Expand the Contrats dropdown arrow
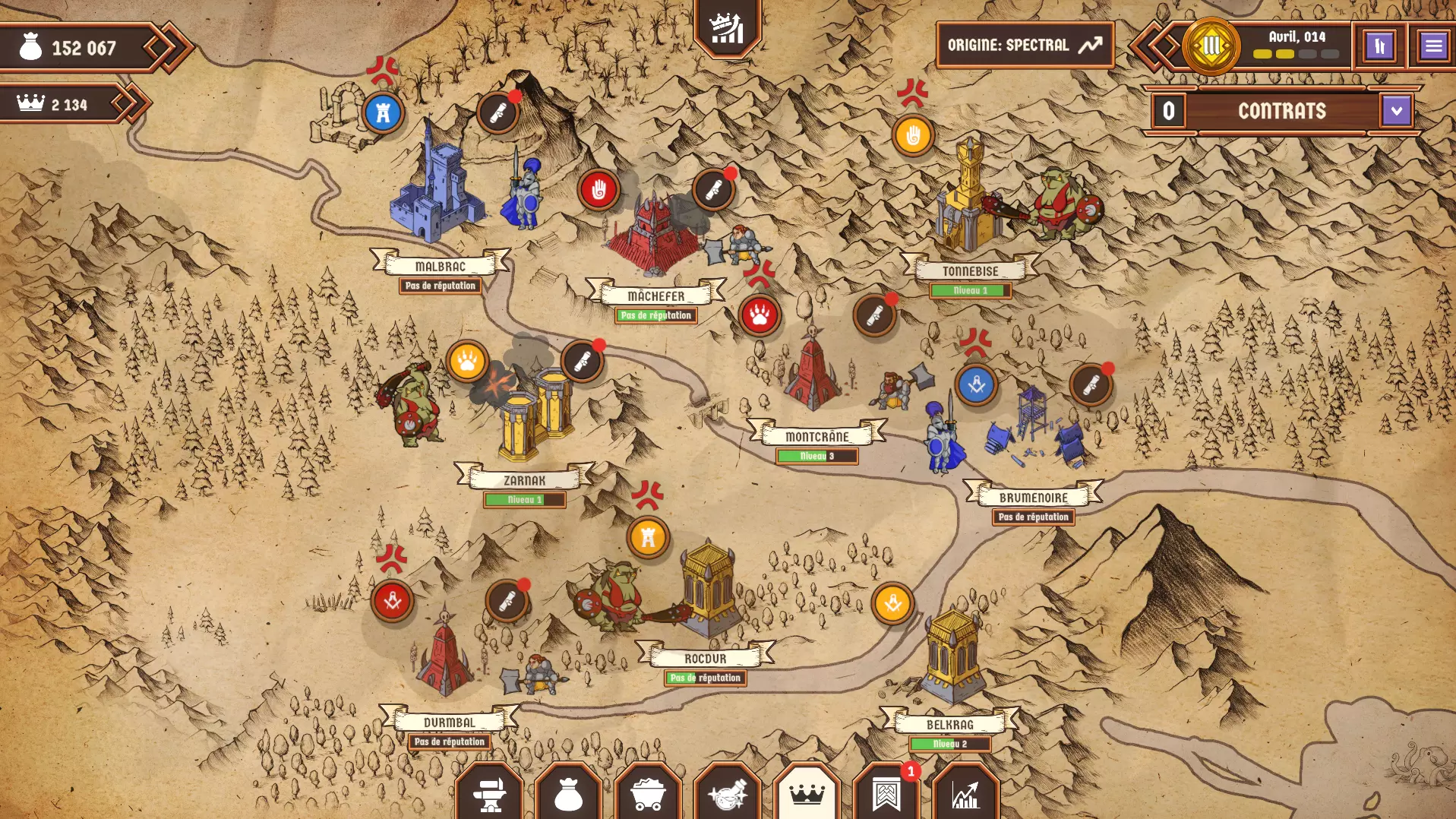Image resolution: width=1456 pixels, height=819 pixels. pos(1396,111)
